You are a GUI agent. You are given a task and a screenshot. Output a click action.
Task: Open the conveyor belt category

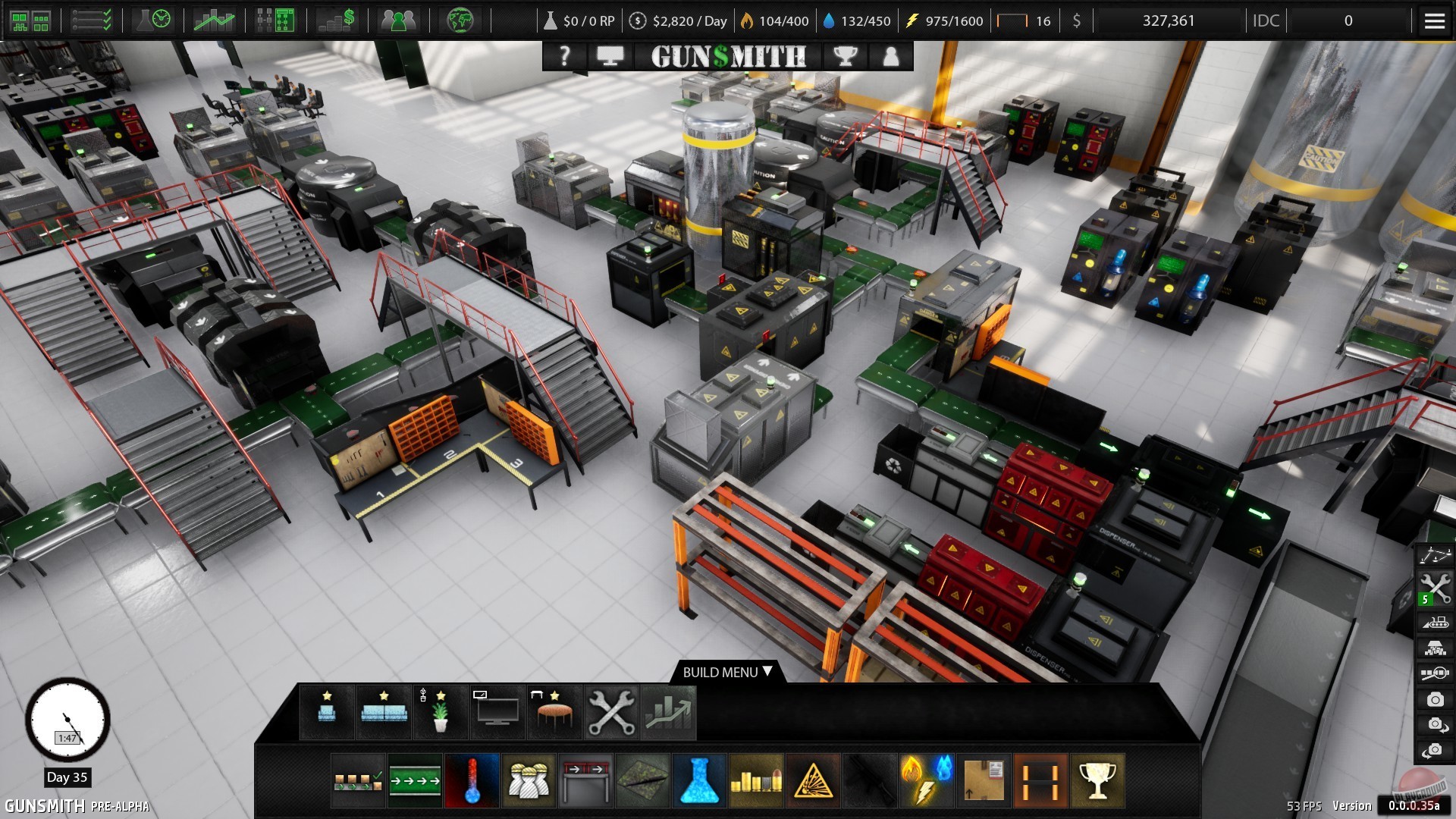(414, 780)
